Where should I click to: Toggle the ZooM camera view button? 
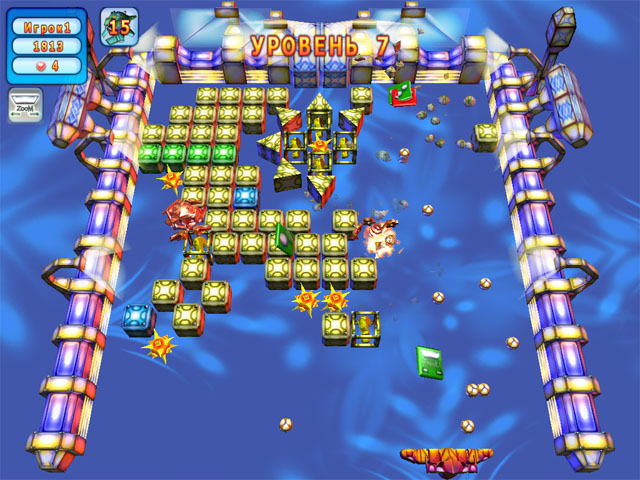[x=26, y=103]
